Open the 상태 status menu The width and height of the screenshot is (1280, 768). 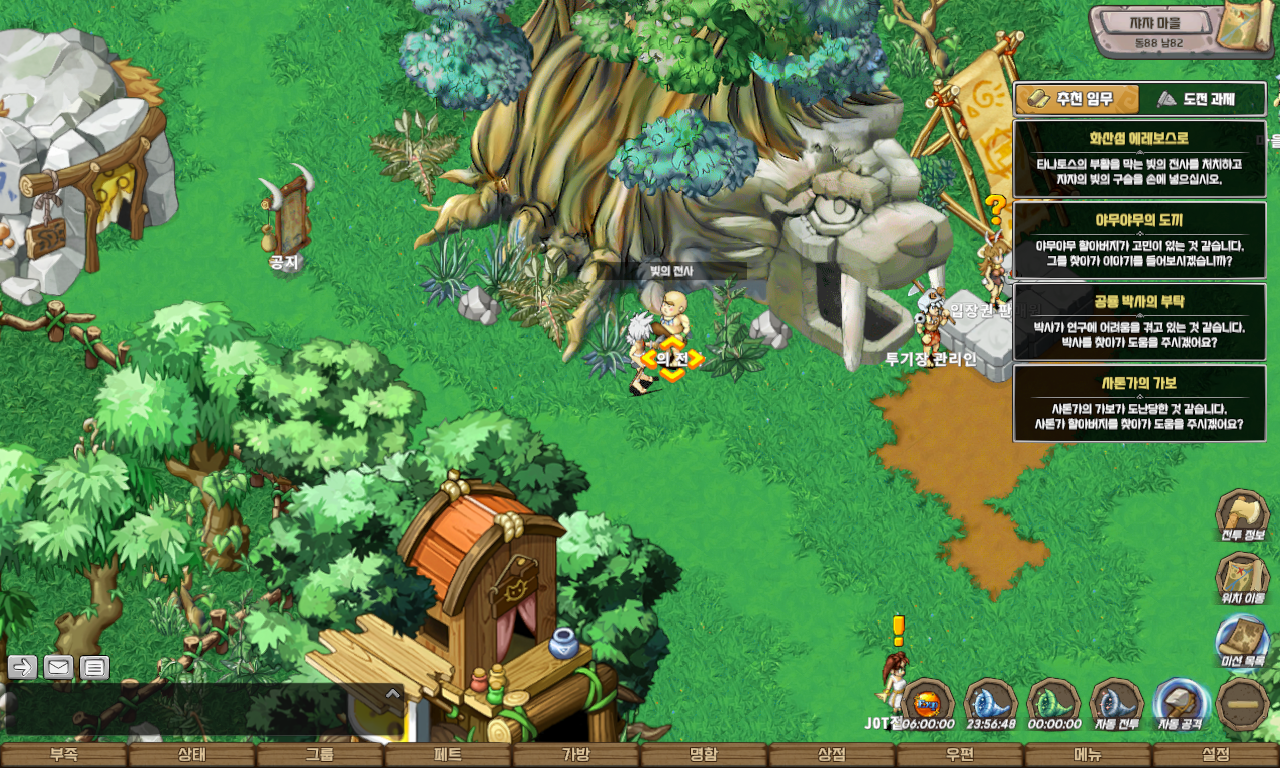coord(192,755)
